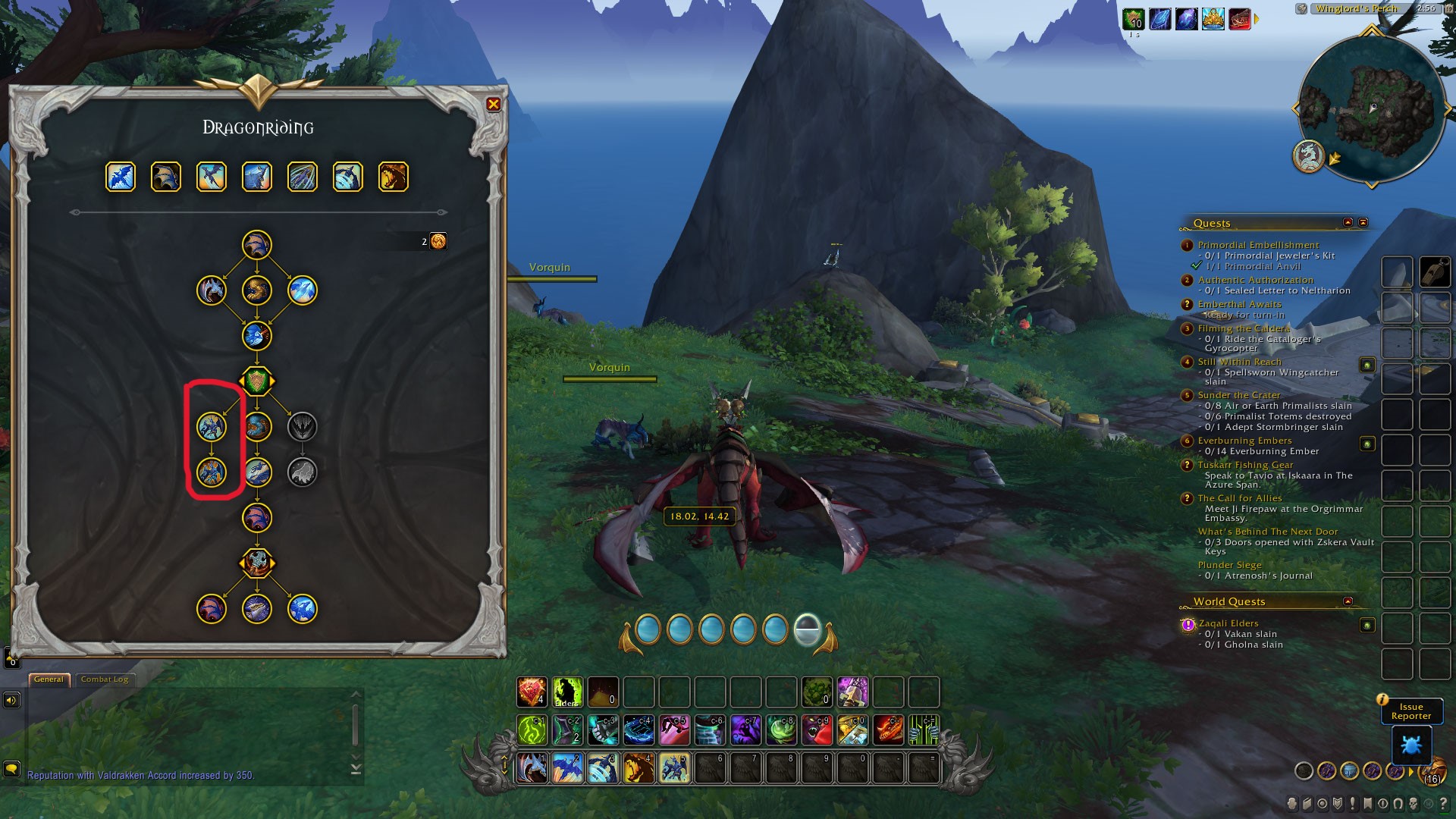Toggle the chat voice speaker button
This screenshot has height=819, width=1456.
tap(11, 700)
